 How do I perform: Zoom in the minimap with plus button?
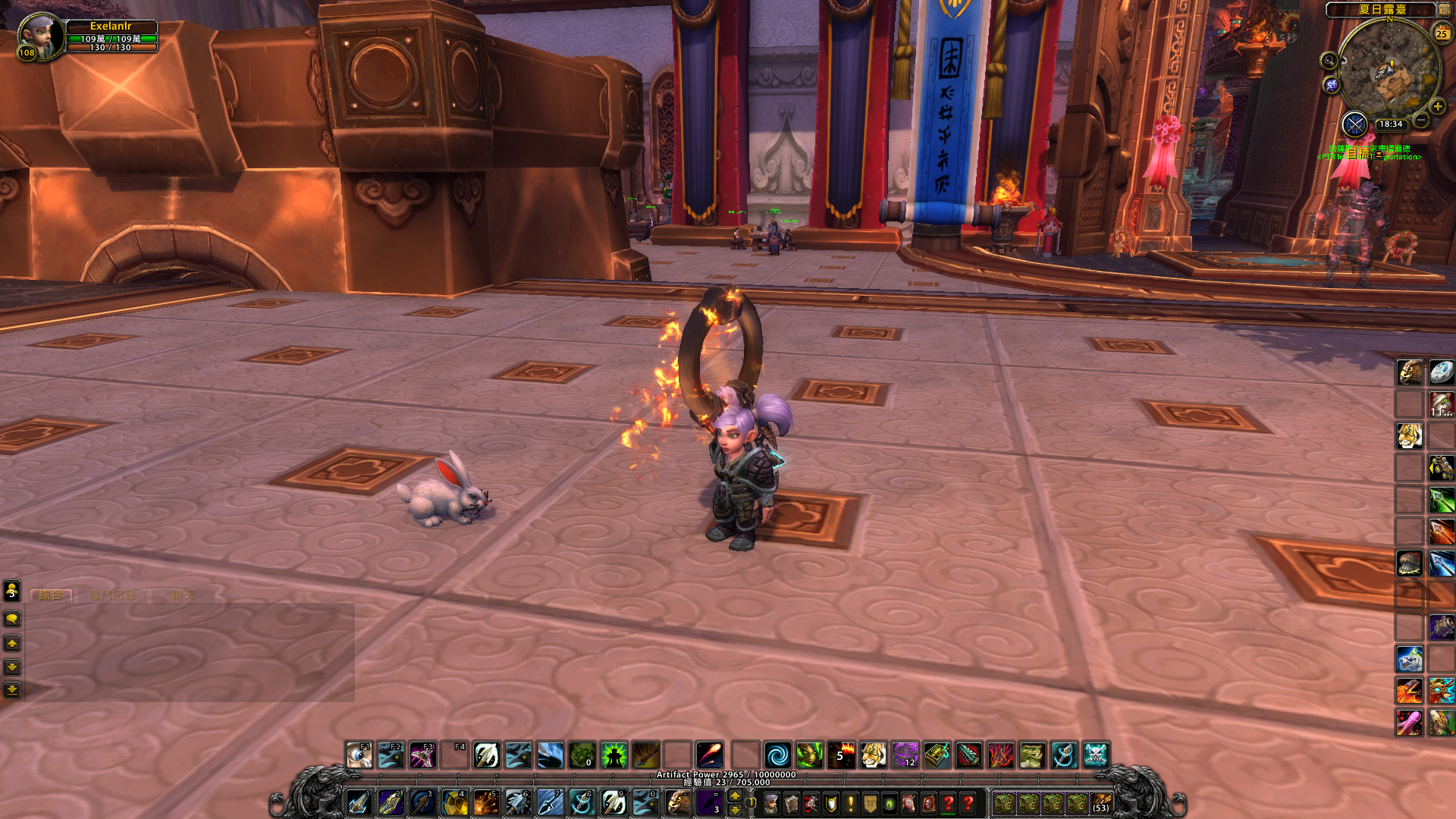coord(1437,107)
